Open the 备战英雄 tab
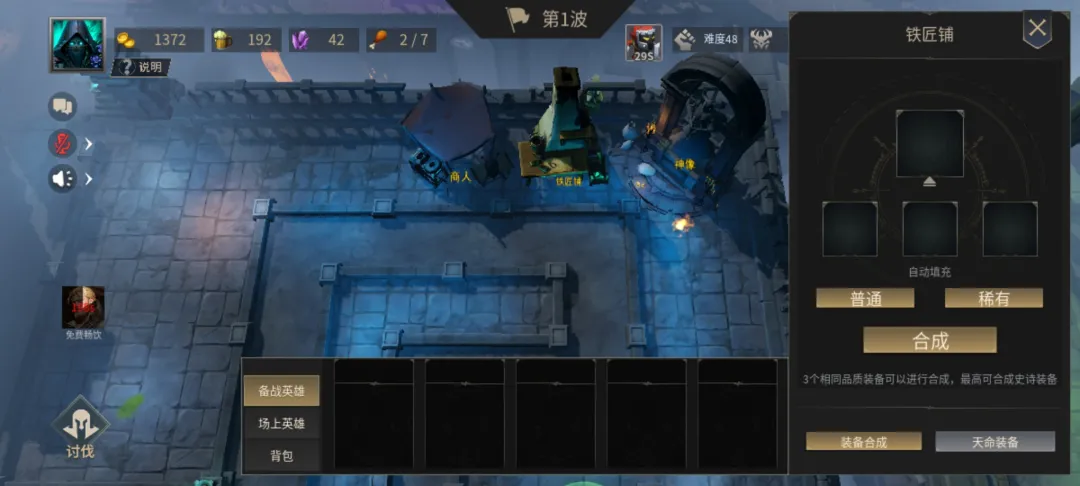1080x486 pixels. [282, 391]
